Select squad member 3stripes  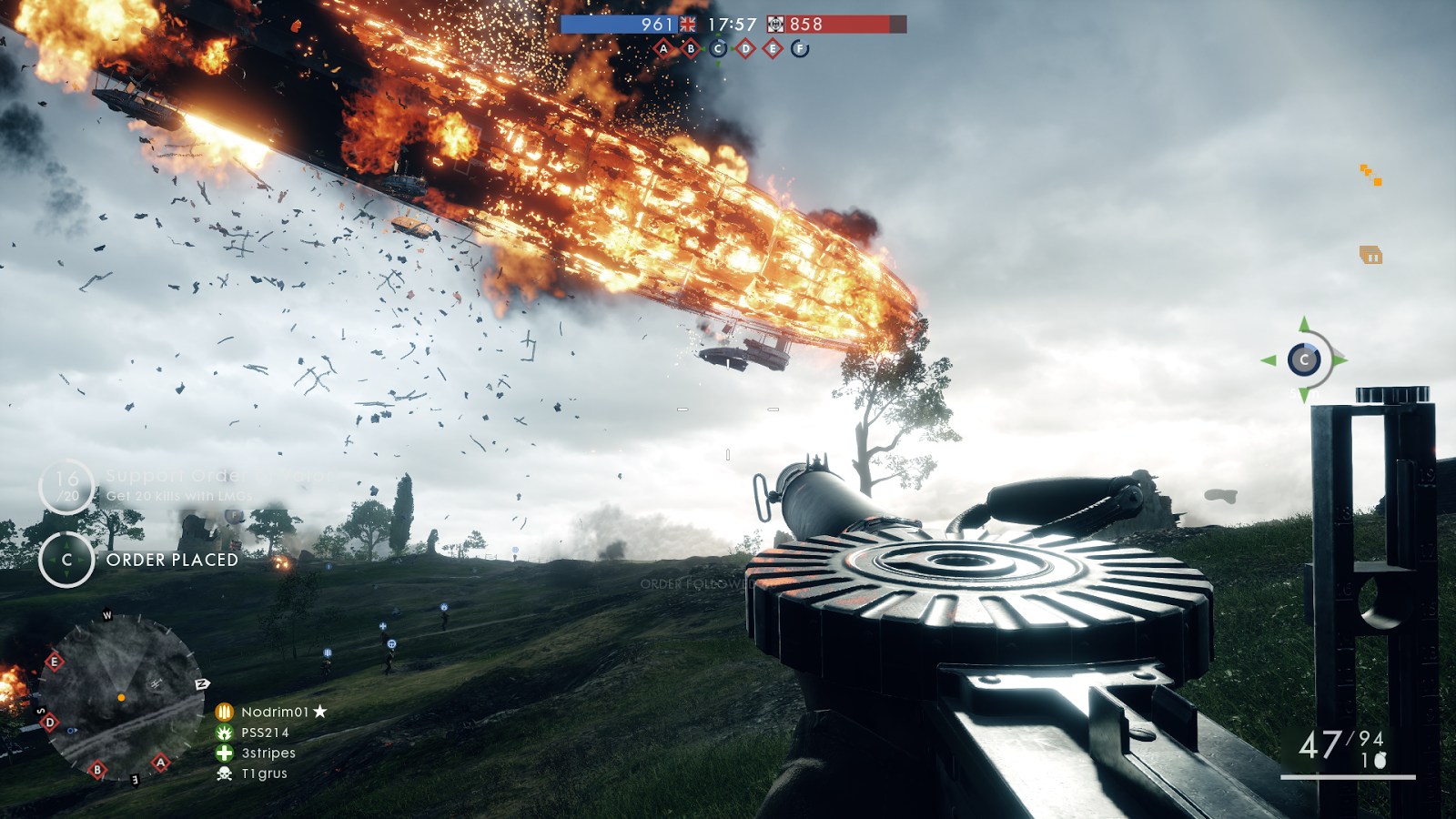coord(268,753)
